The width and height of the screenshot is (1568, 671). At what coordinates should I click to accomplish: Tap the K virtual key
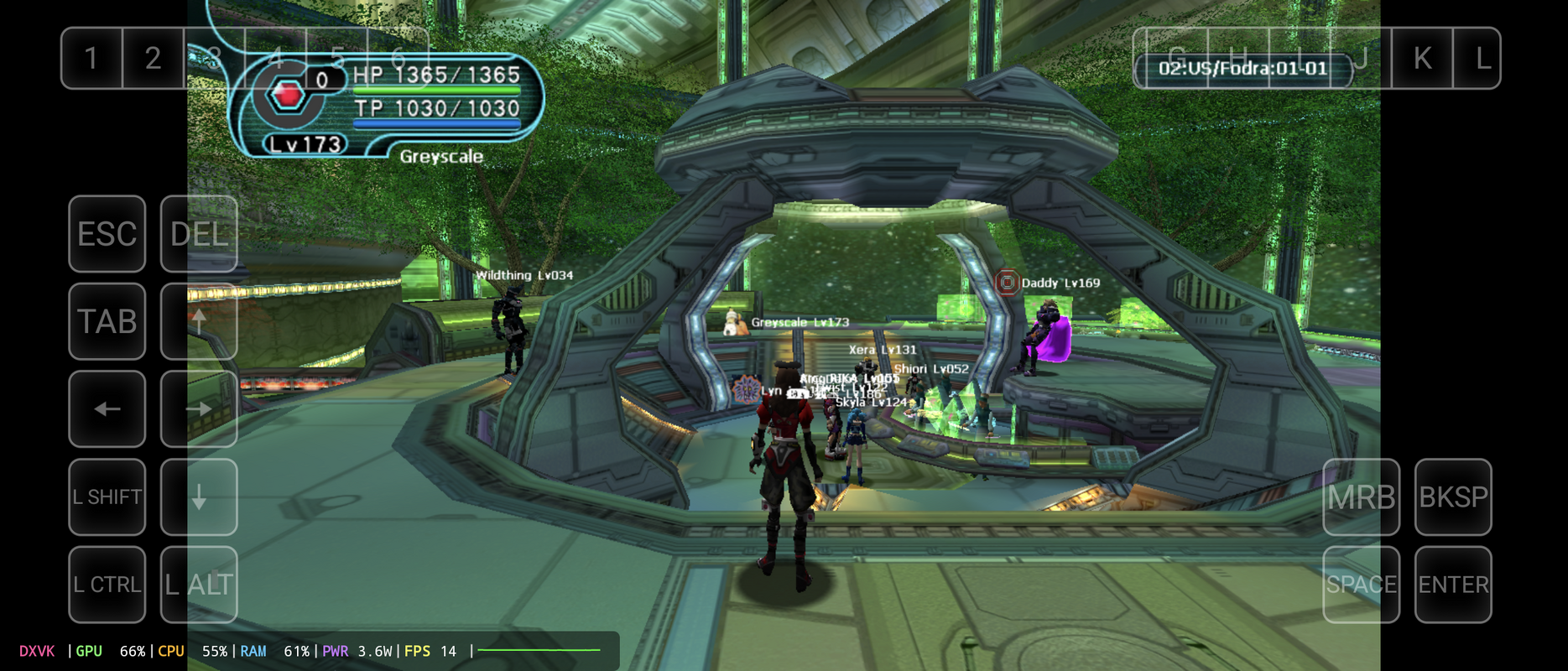tap(1422, 58)
